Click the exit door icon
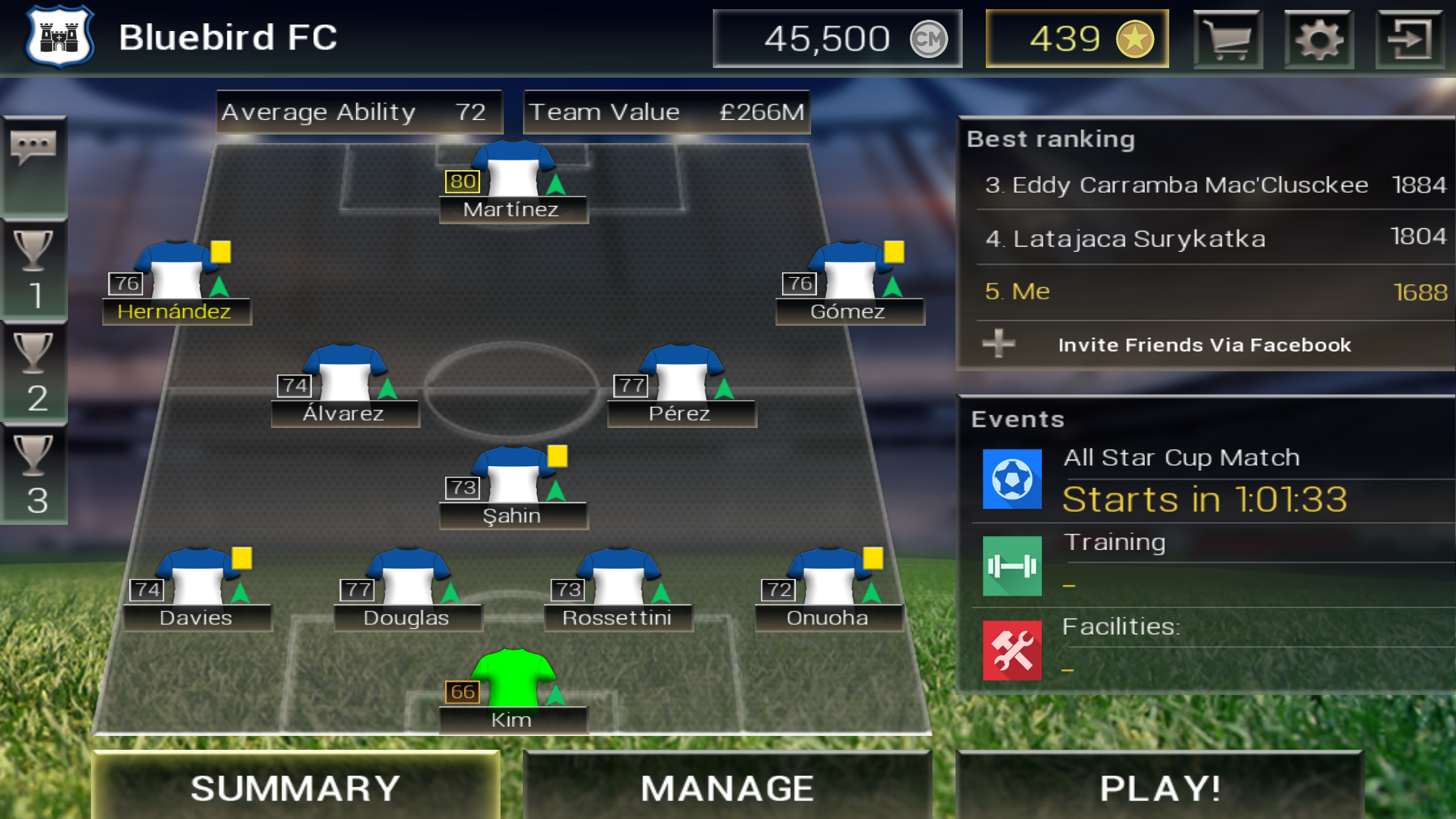Image resolution: width=1456 pixels, height=819 pixels. [1409, 40]
